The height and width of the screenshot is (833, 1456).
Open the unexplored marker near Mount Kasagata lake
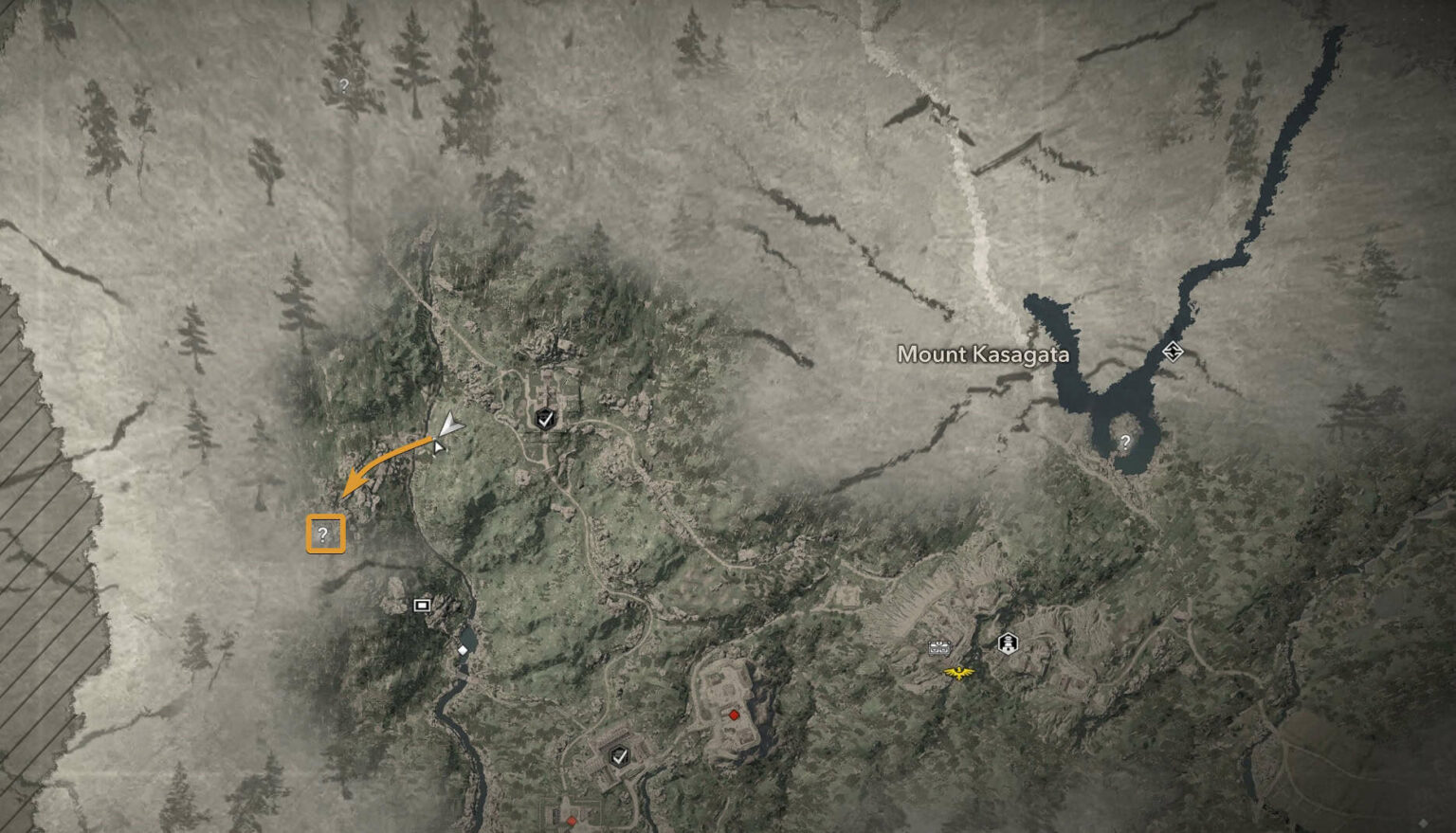[1126, 440]
